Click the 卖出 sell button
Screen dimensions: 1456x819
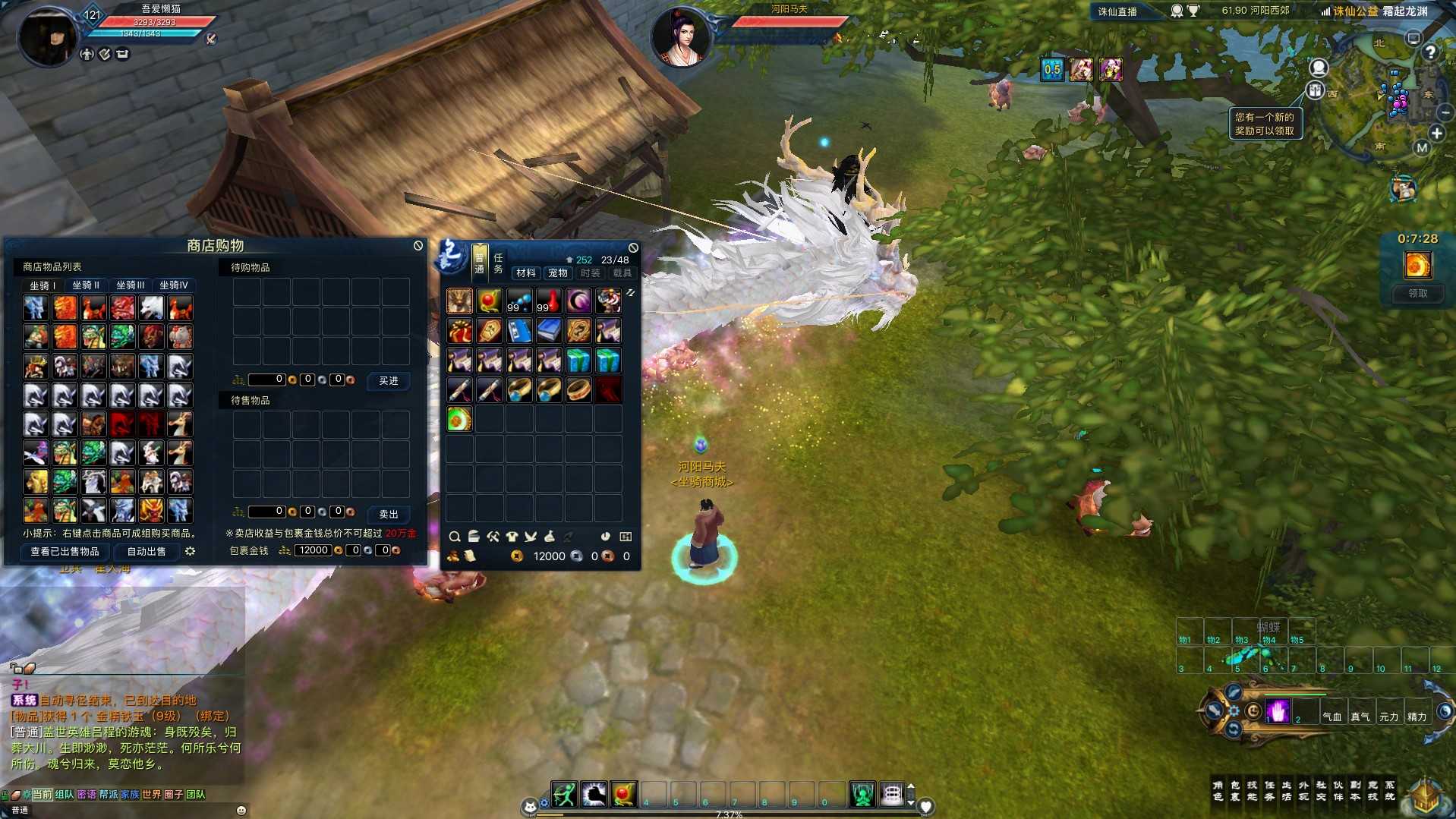(x=388, y=515)
